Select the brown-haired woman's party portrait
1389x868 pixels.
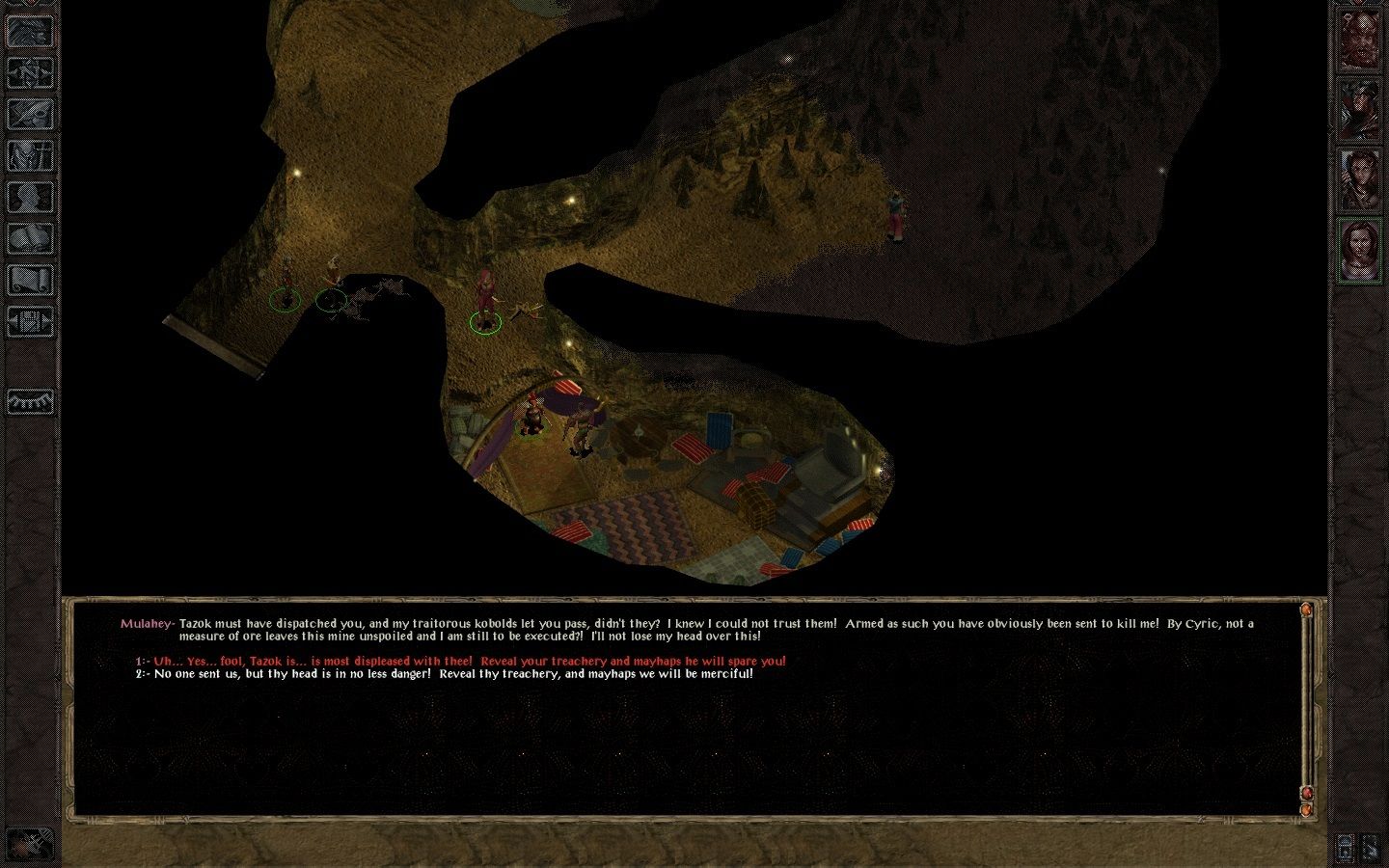pos(1359,179)
